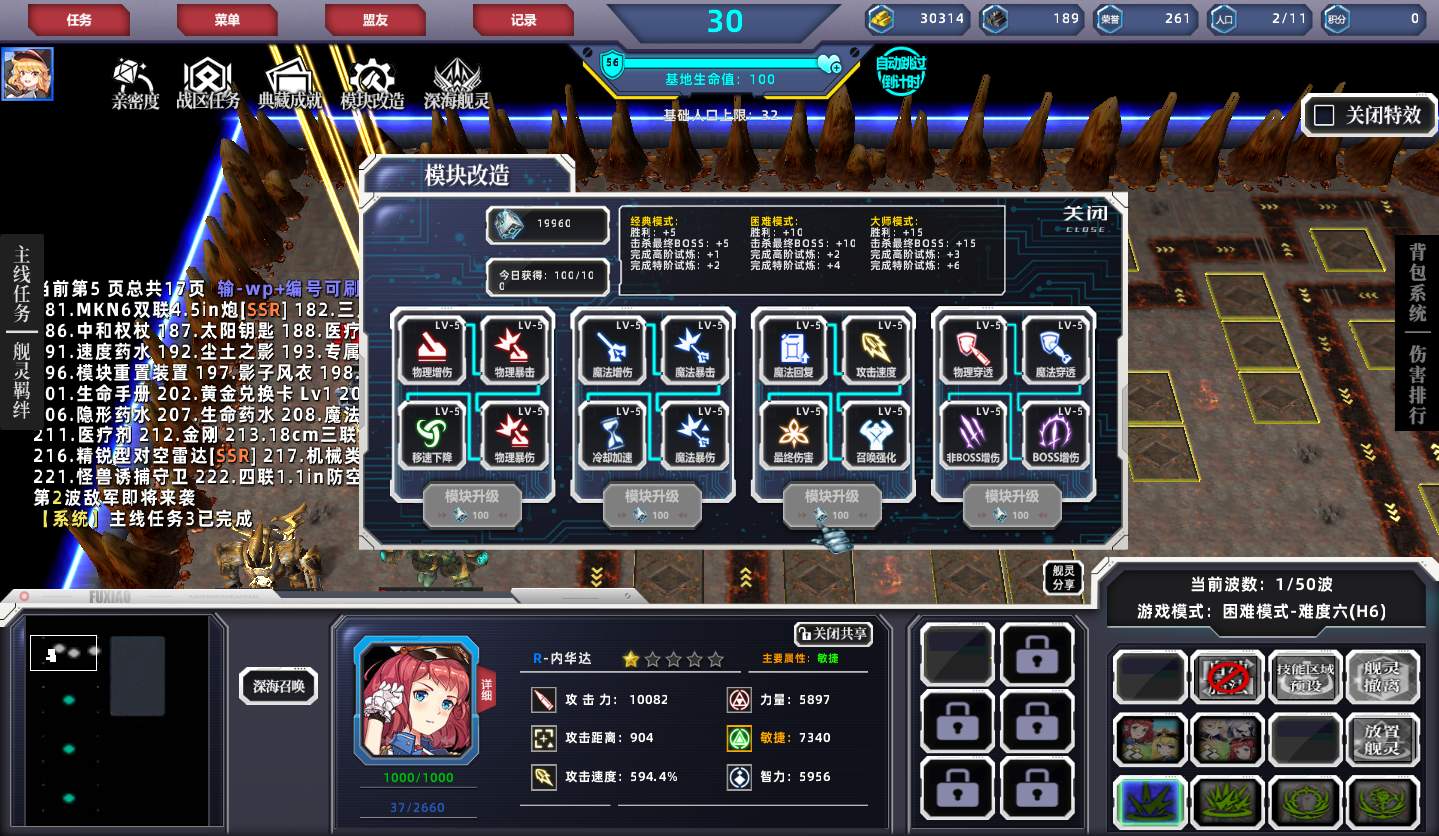
Task: Open the 深海舰灵 icon
Action: (456, 83)
